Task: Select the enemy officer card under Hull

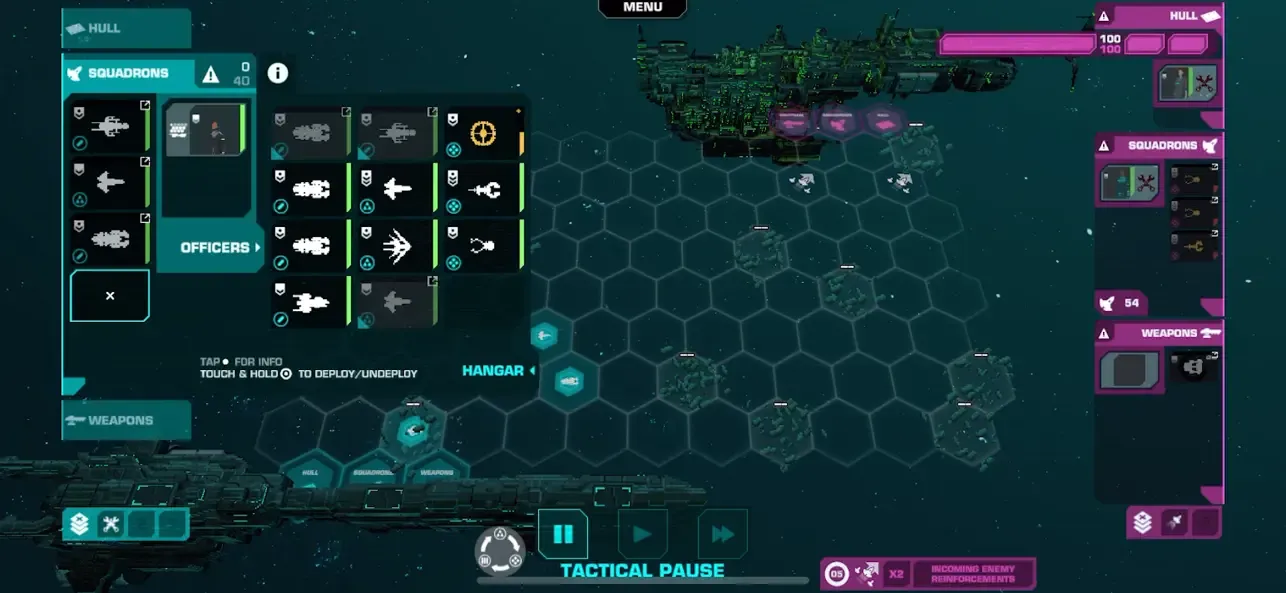Action: click(1187, 84)
